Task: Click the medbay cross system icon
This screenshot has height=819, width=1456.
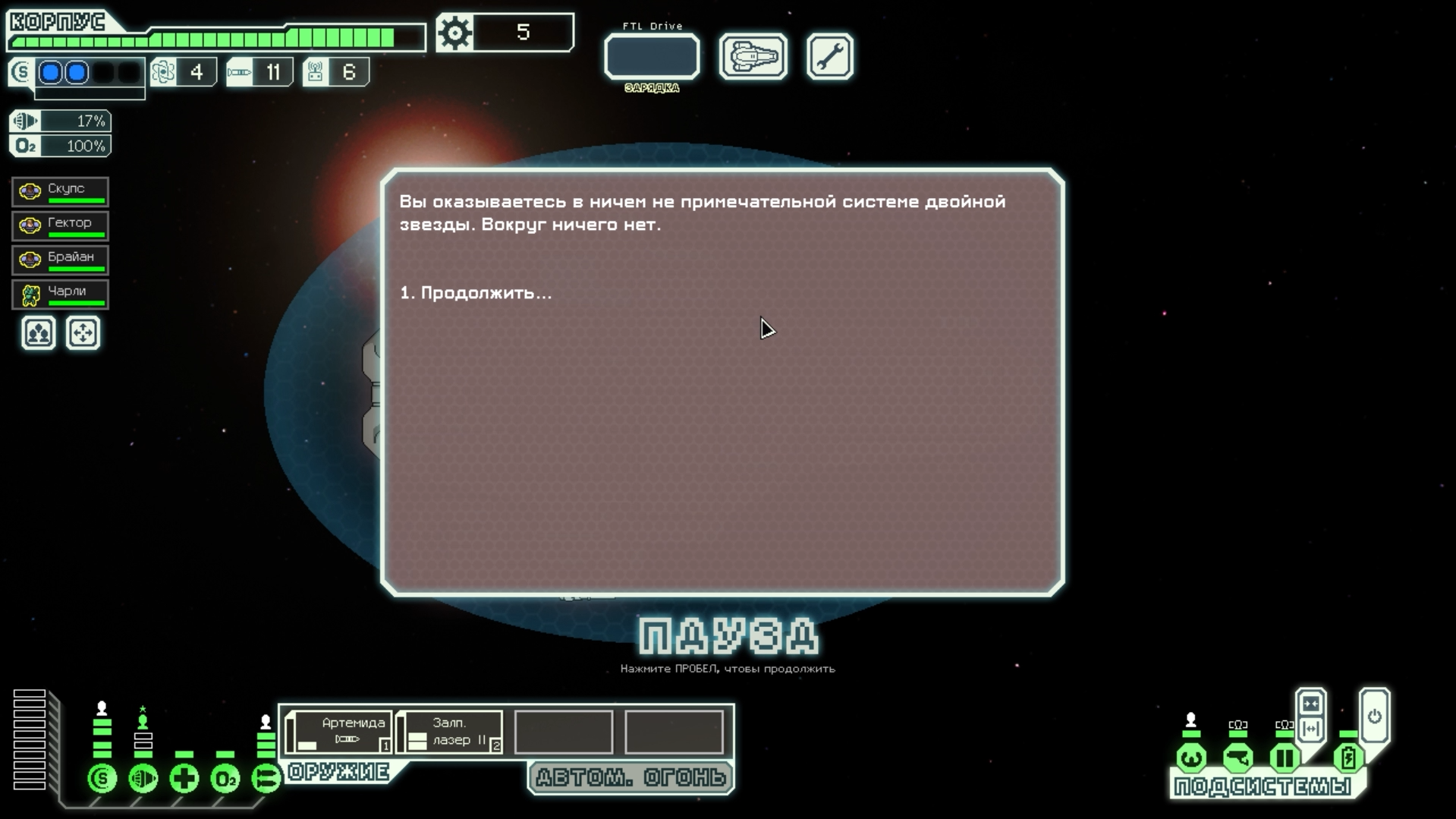Action: [184, 778]
